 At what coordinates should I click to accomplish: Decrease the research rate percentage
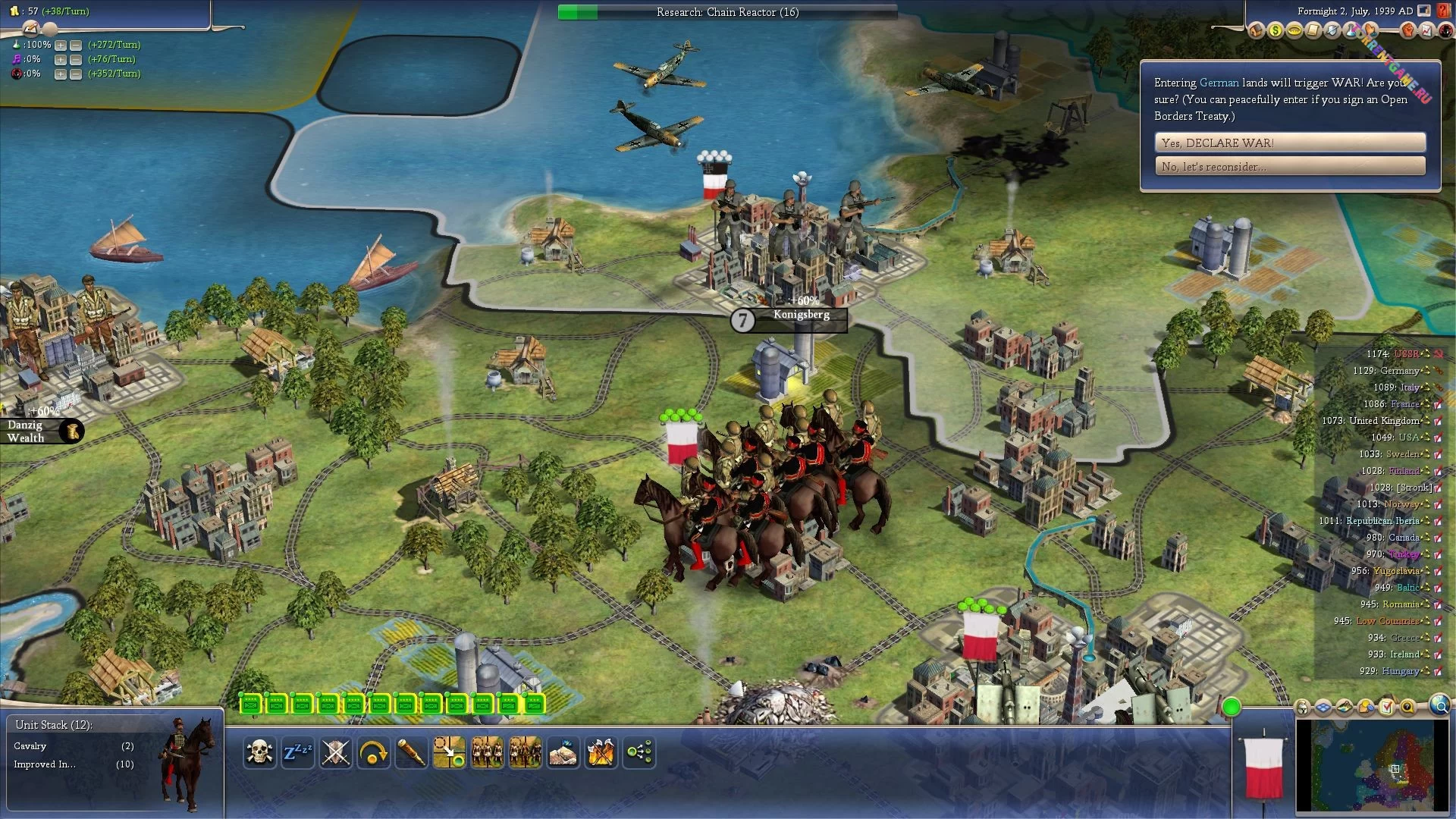pos(76,45)
